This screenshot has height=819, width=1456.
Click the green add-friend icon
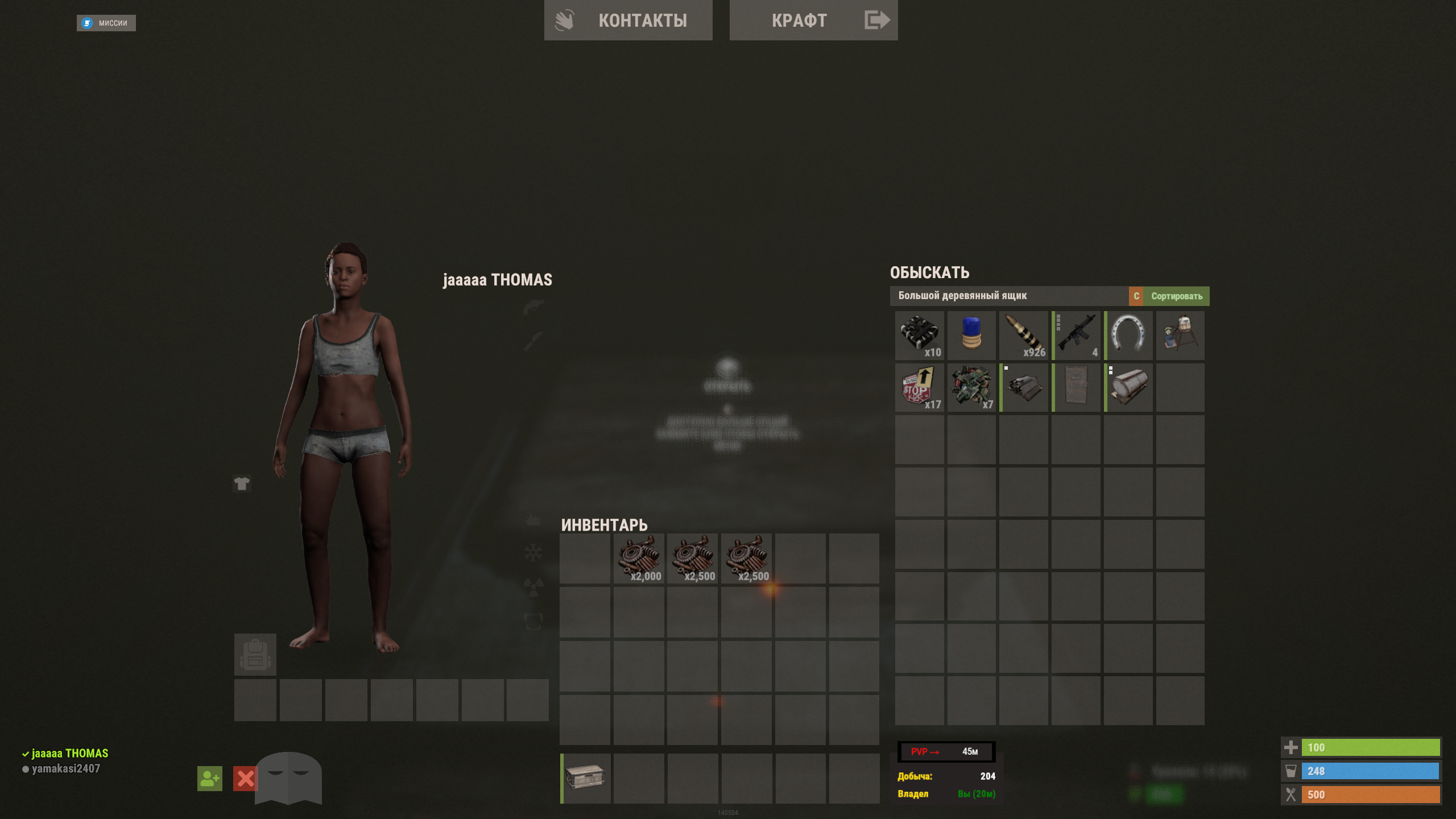[209, 778]
